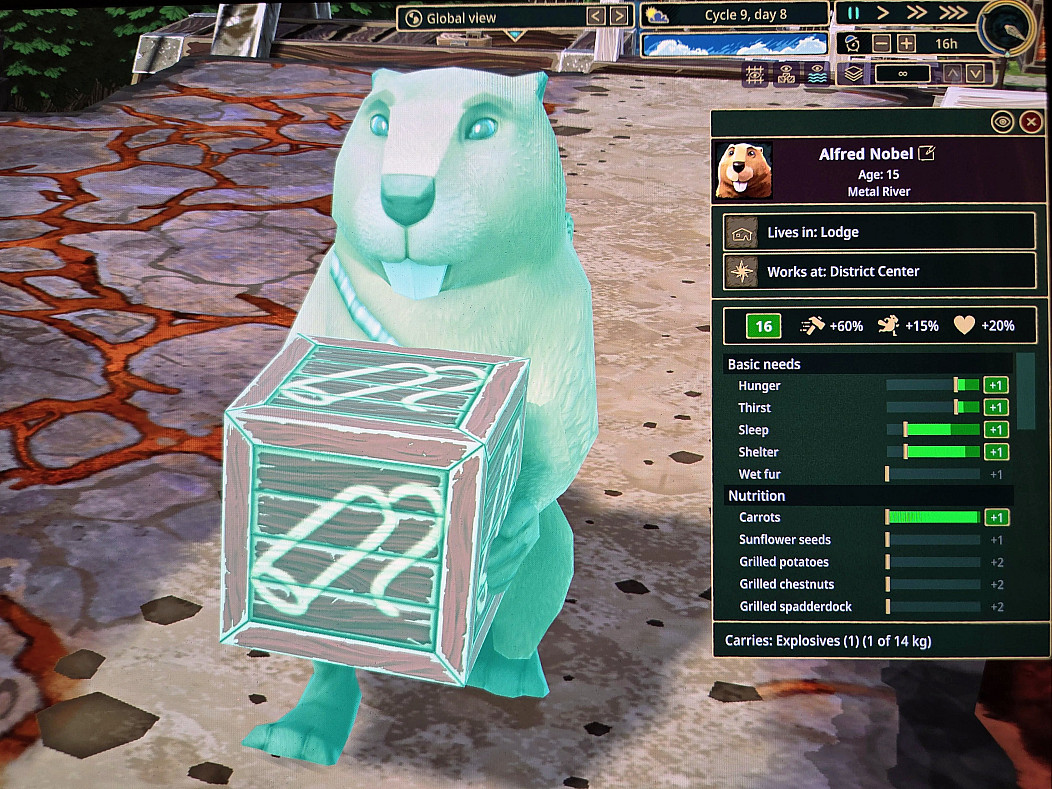This screenshot has width=1052, height=789.
Task: Lower the visible layer level
Action: (x=976, y=73)
